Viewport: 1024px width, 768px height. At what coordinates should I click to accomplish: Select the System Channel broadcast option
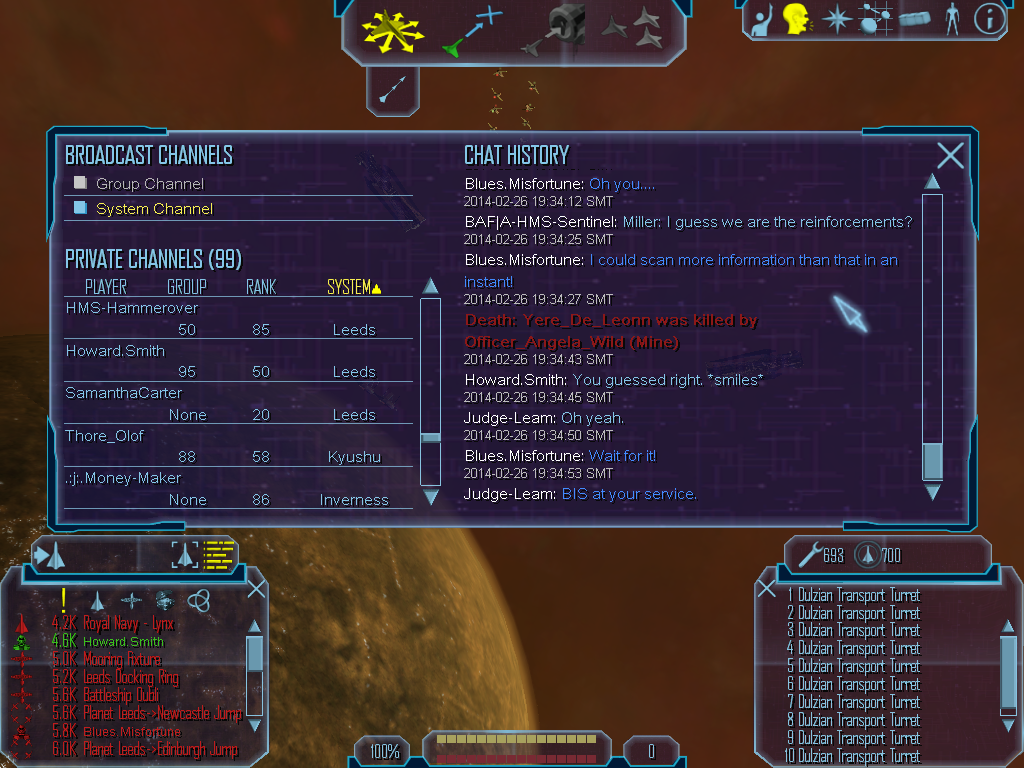click(x=154, y=209)
